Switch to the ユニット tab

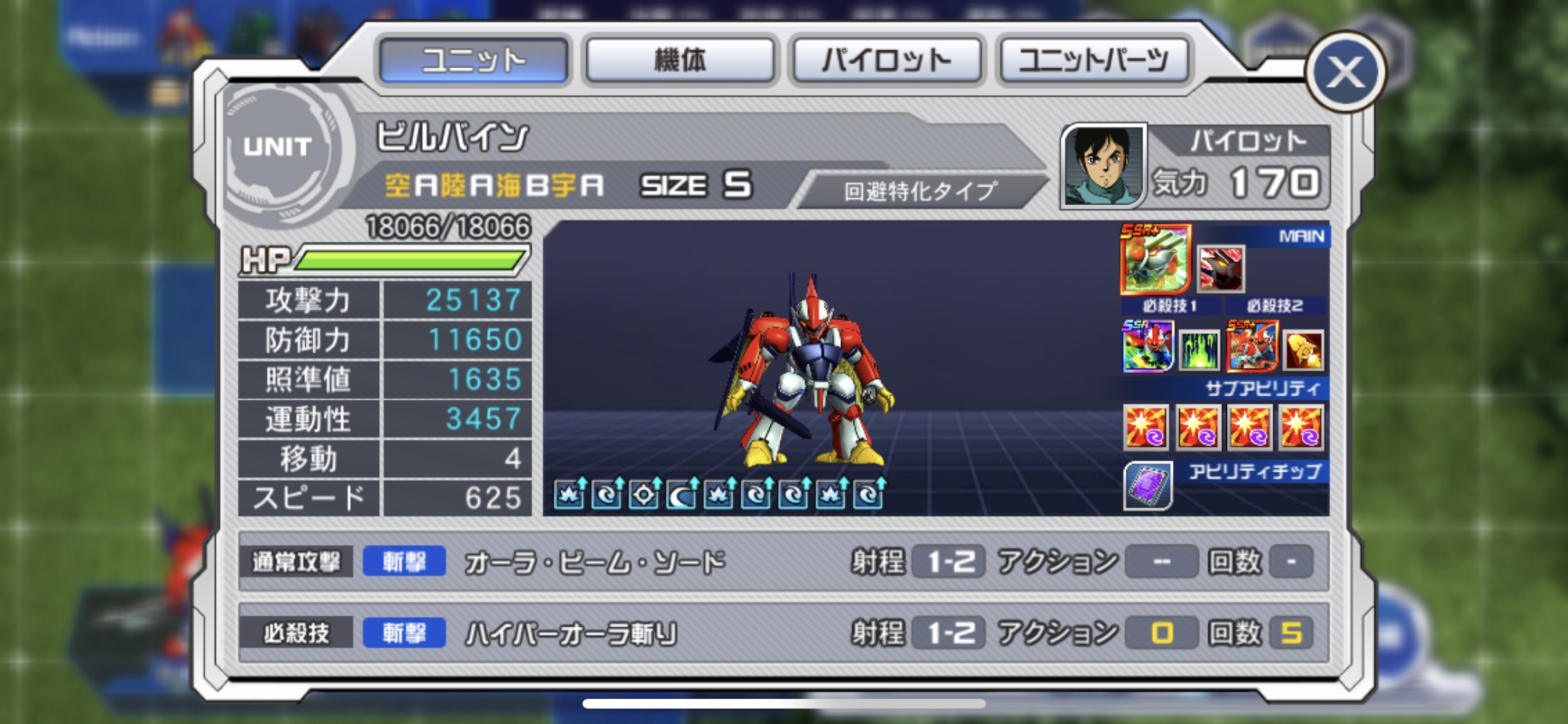pyautogui.click(x=473, y=60)
